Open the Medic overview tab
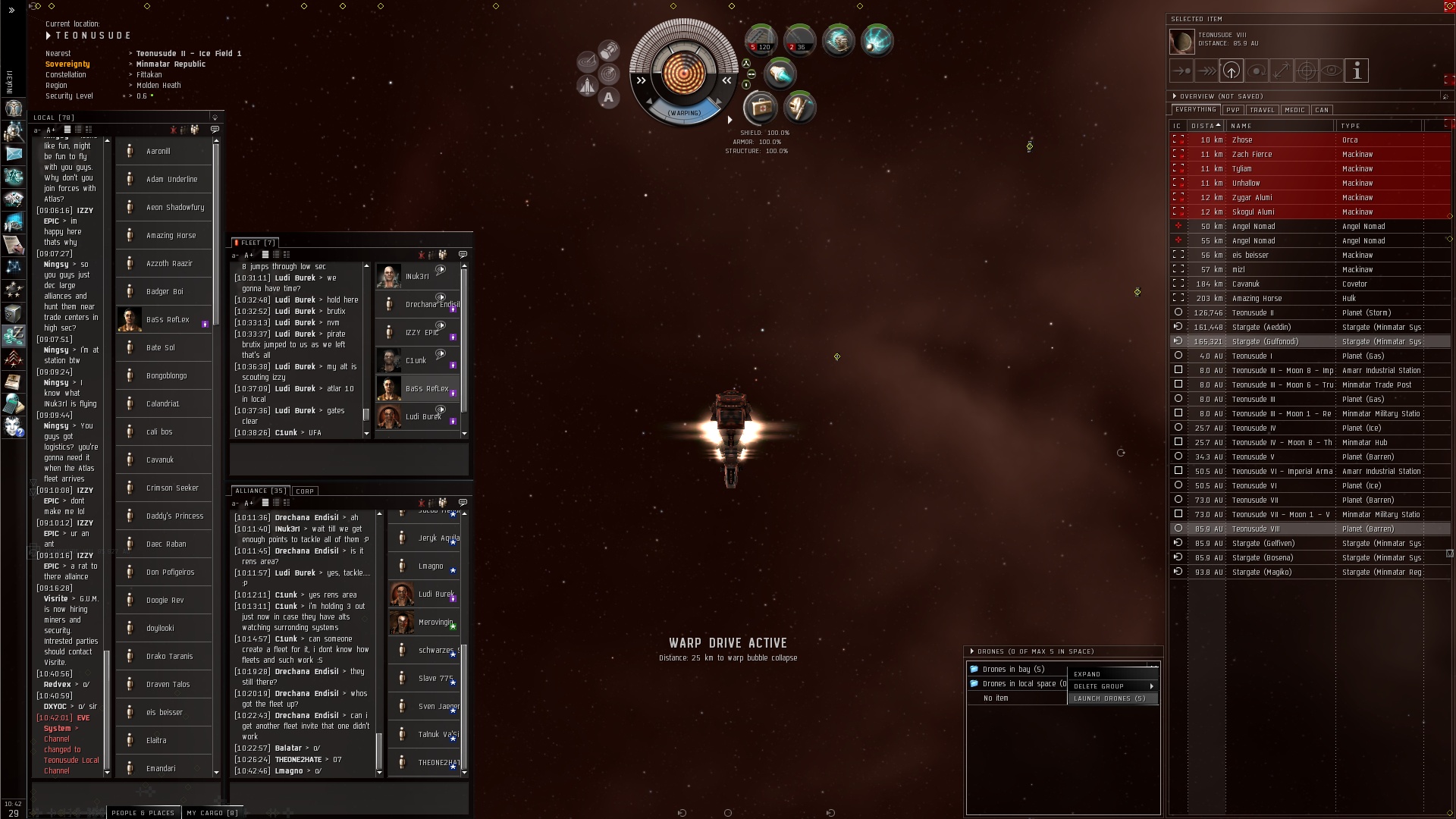This screenshot has width=1456, height=819. click(x=1294, y=110)
